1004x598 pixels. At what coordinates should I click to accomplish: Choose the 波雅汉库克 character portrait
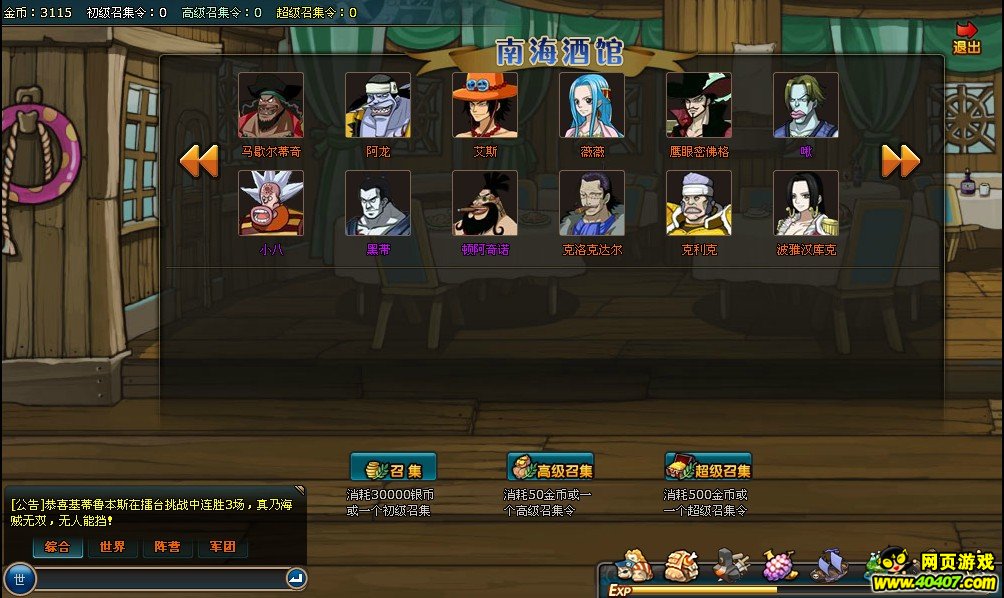806,203
